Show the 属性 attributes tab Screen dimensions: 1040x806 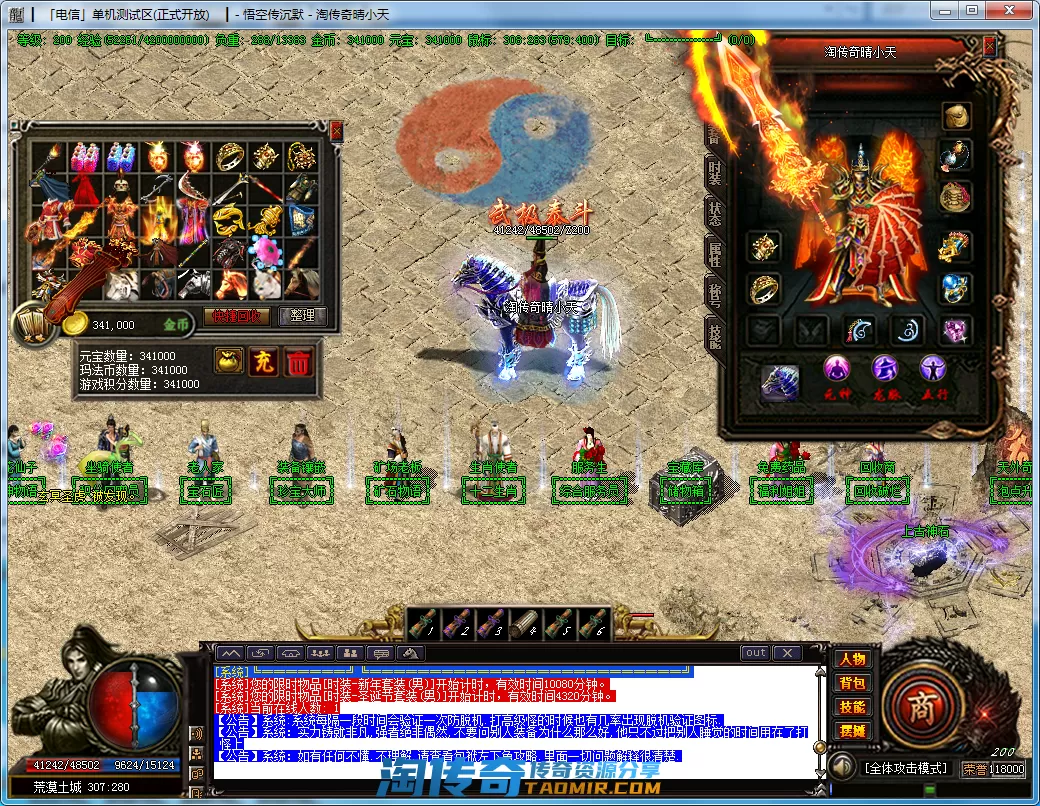[714, 254]
